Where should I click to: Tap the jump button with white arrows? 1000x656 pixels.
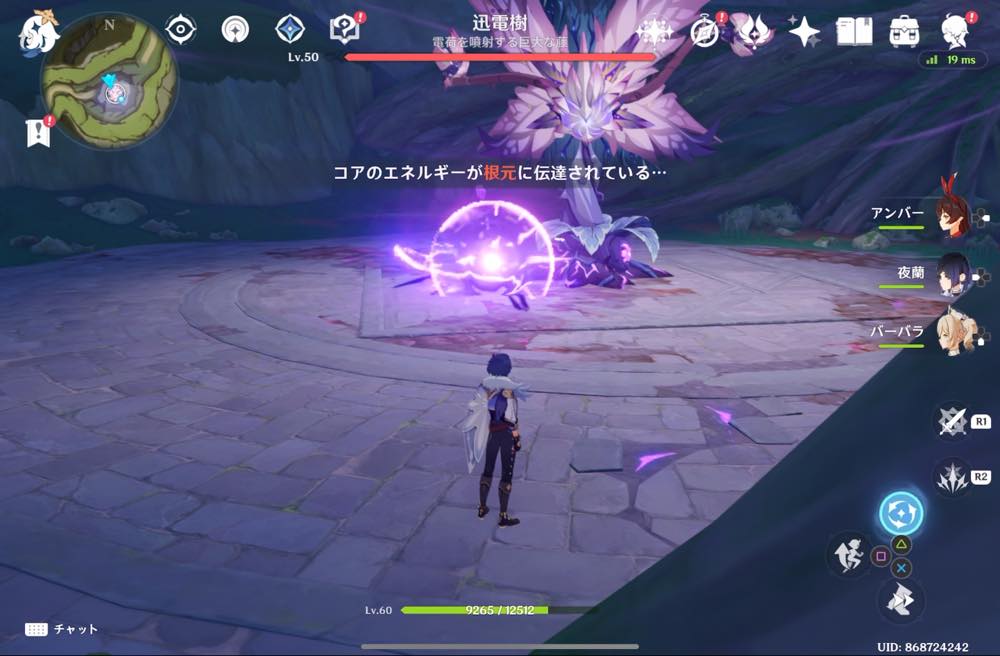click(900, 600)
